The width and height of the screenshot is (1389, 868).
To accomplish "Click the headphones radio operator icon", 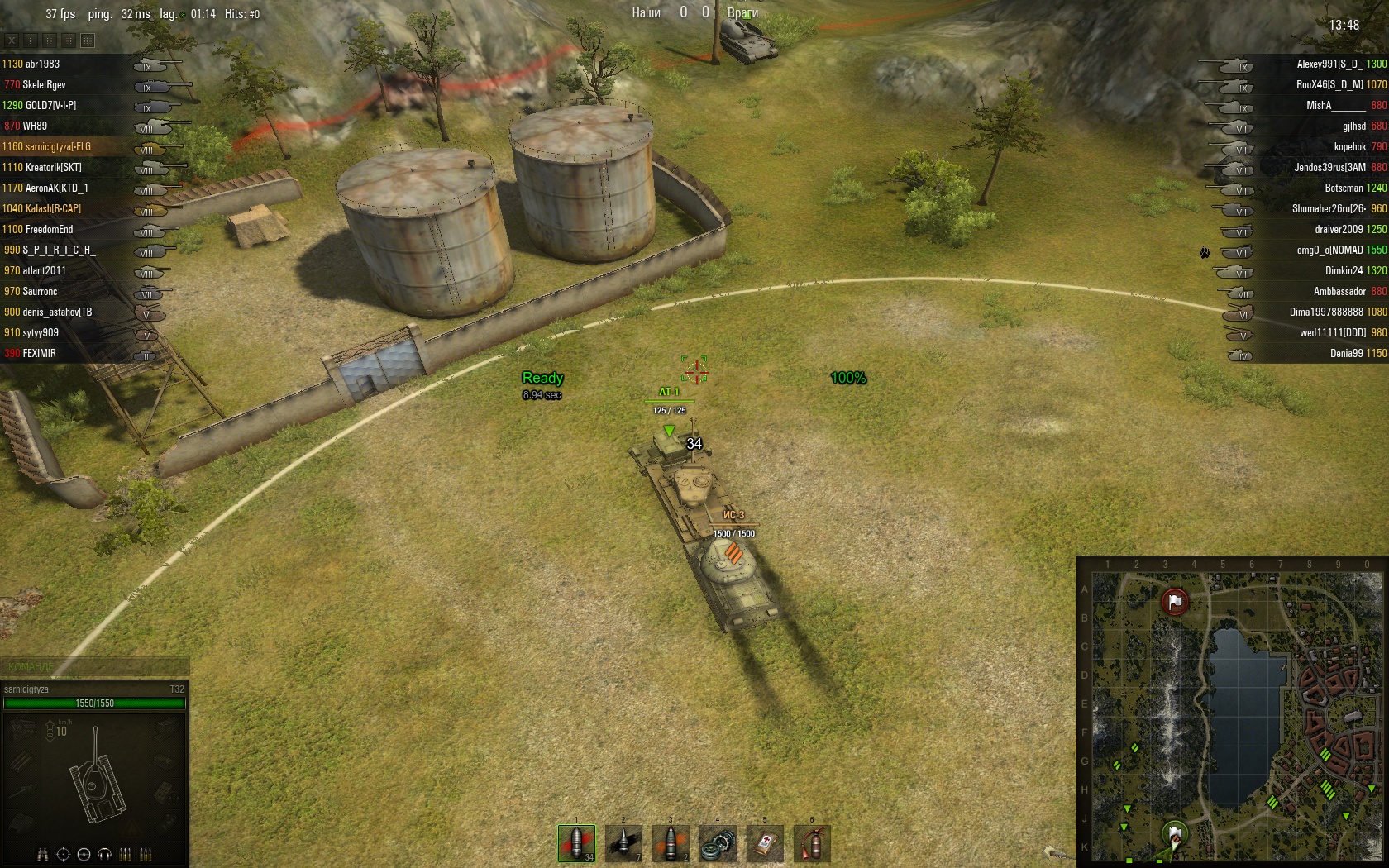I will coord(104,854).
